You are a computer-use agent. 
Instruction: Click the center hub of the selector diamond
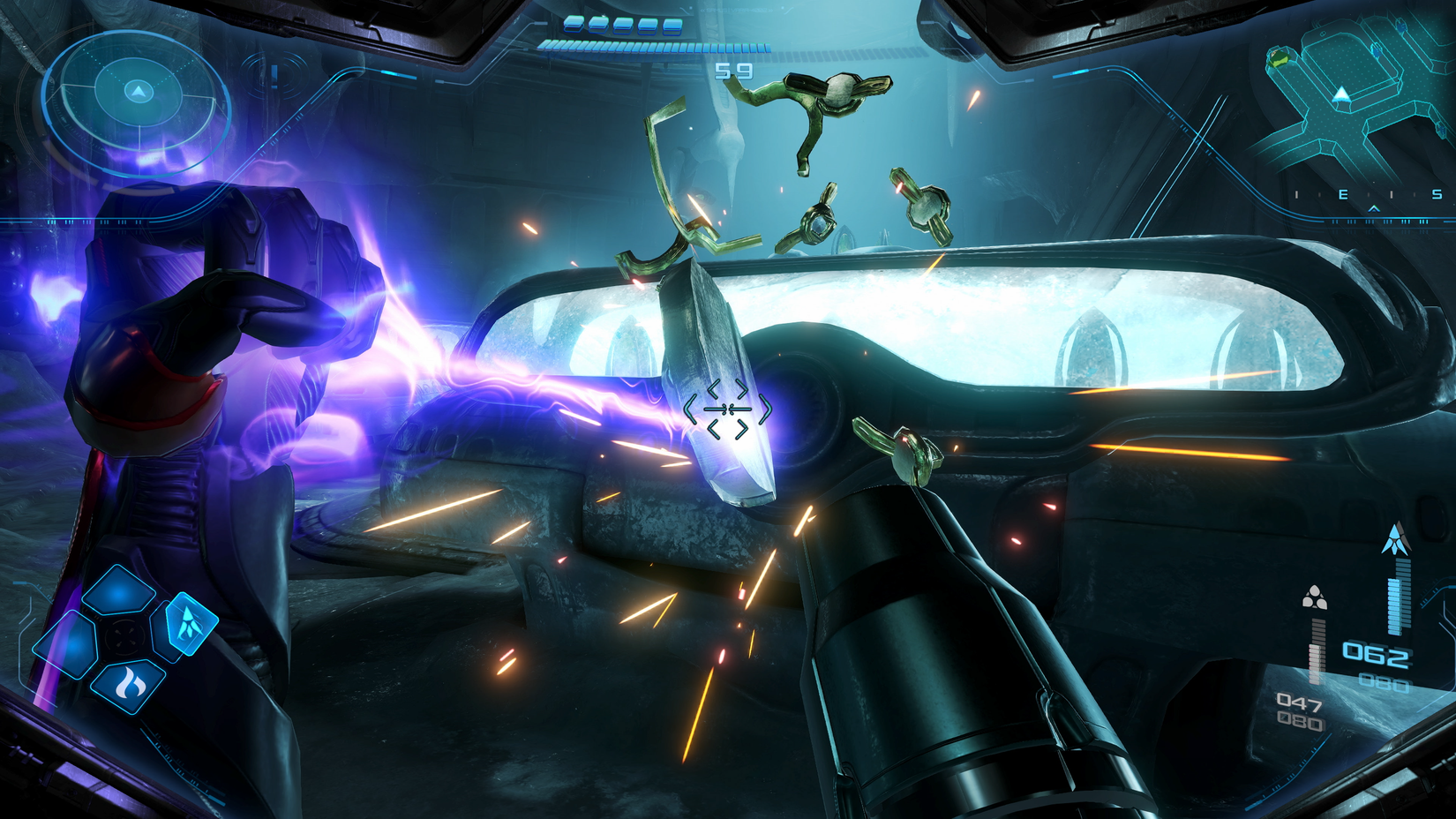tap(124, 635)
